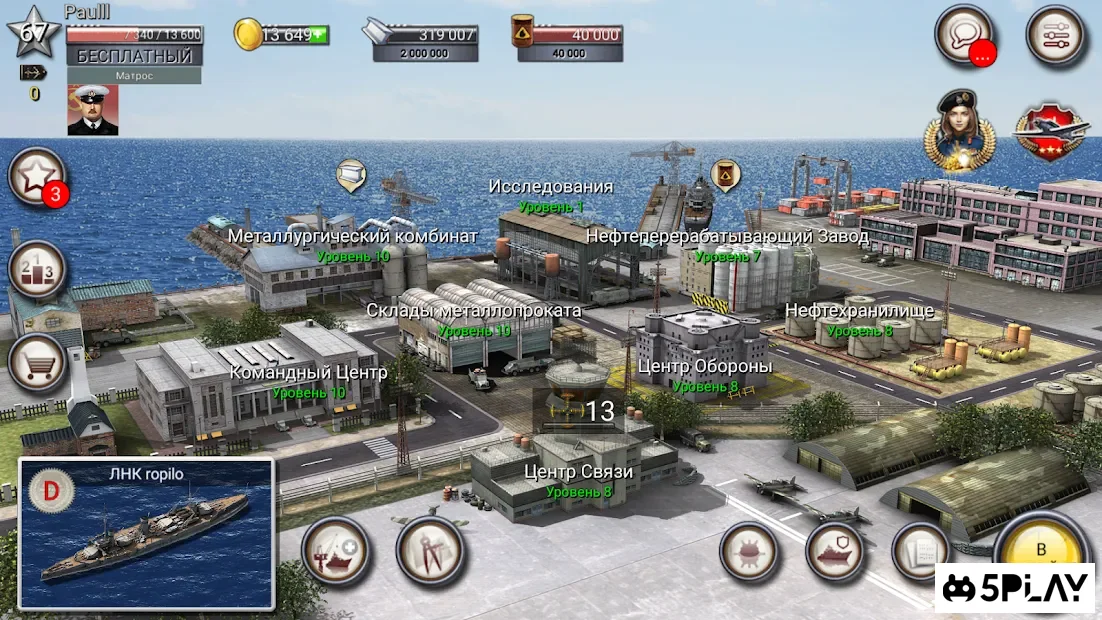Tap the БЕСПЛАТНЫЙ free label

coord(135,56)
